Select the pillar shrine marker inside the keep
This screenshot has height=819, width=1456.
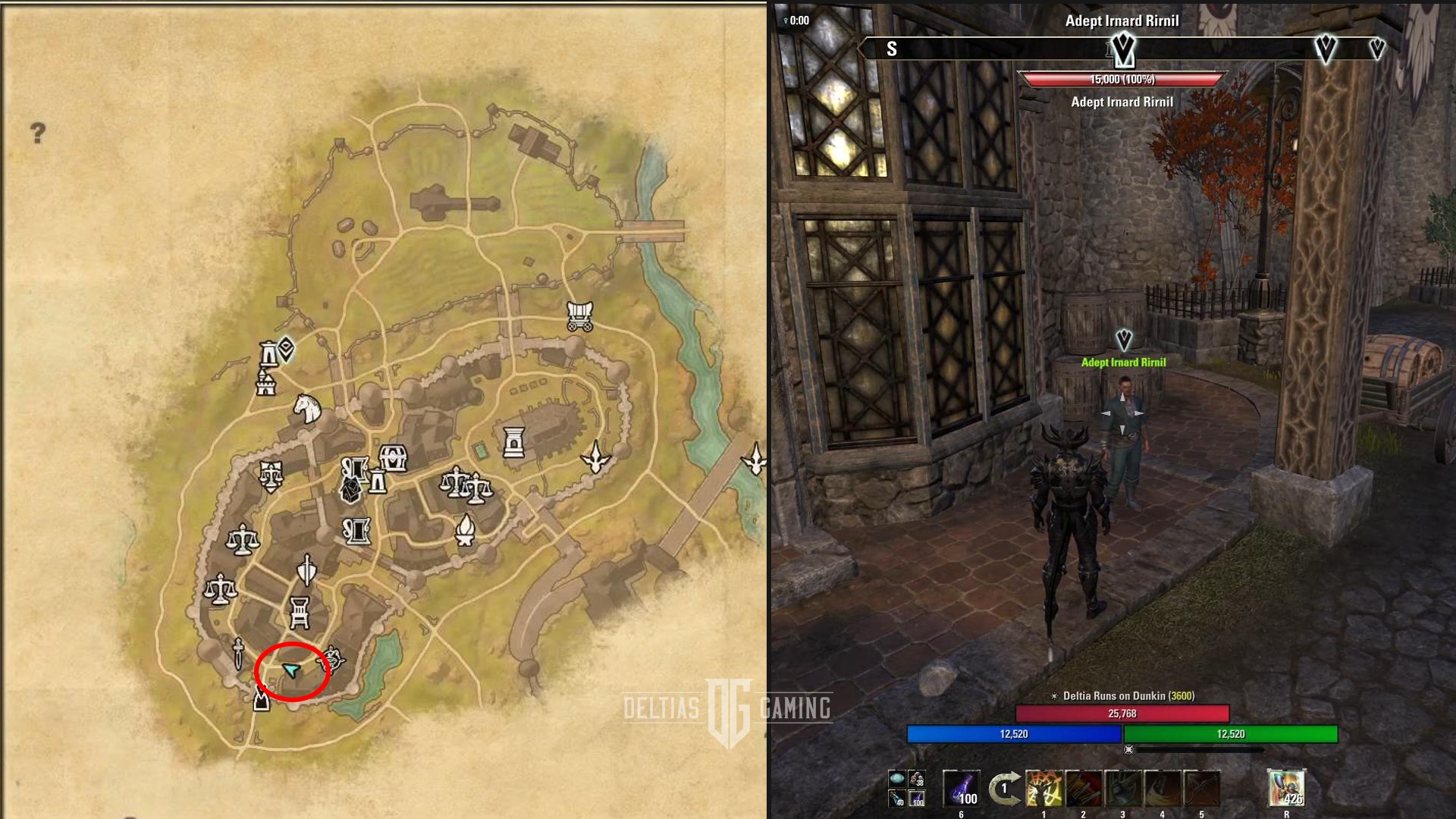pos(513,441)
